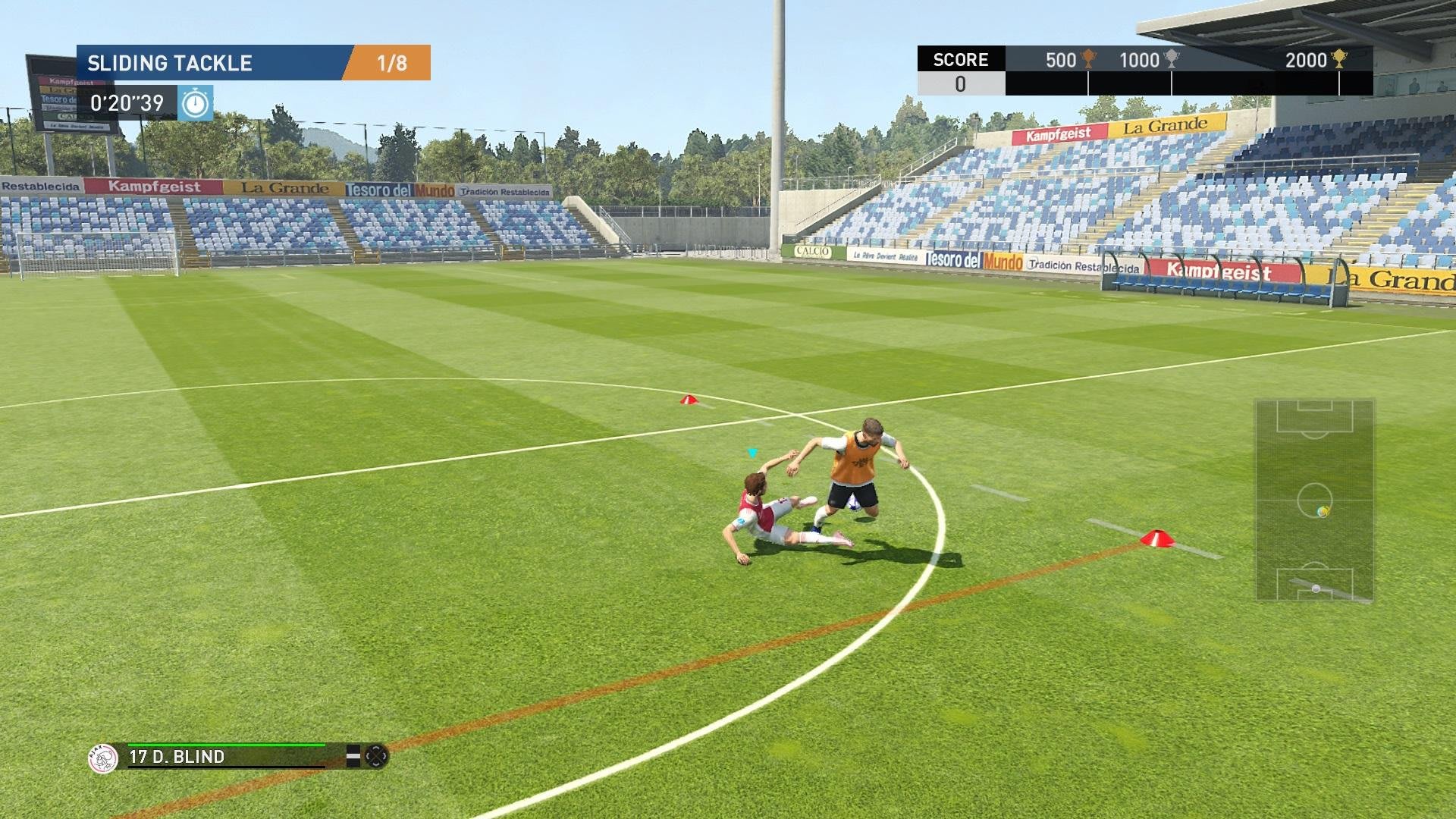Screen dimensions: 1456x819
Task: Click the stopwatch timer icon
Action: pos(196,103)
